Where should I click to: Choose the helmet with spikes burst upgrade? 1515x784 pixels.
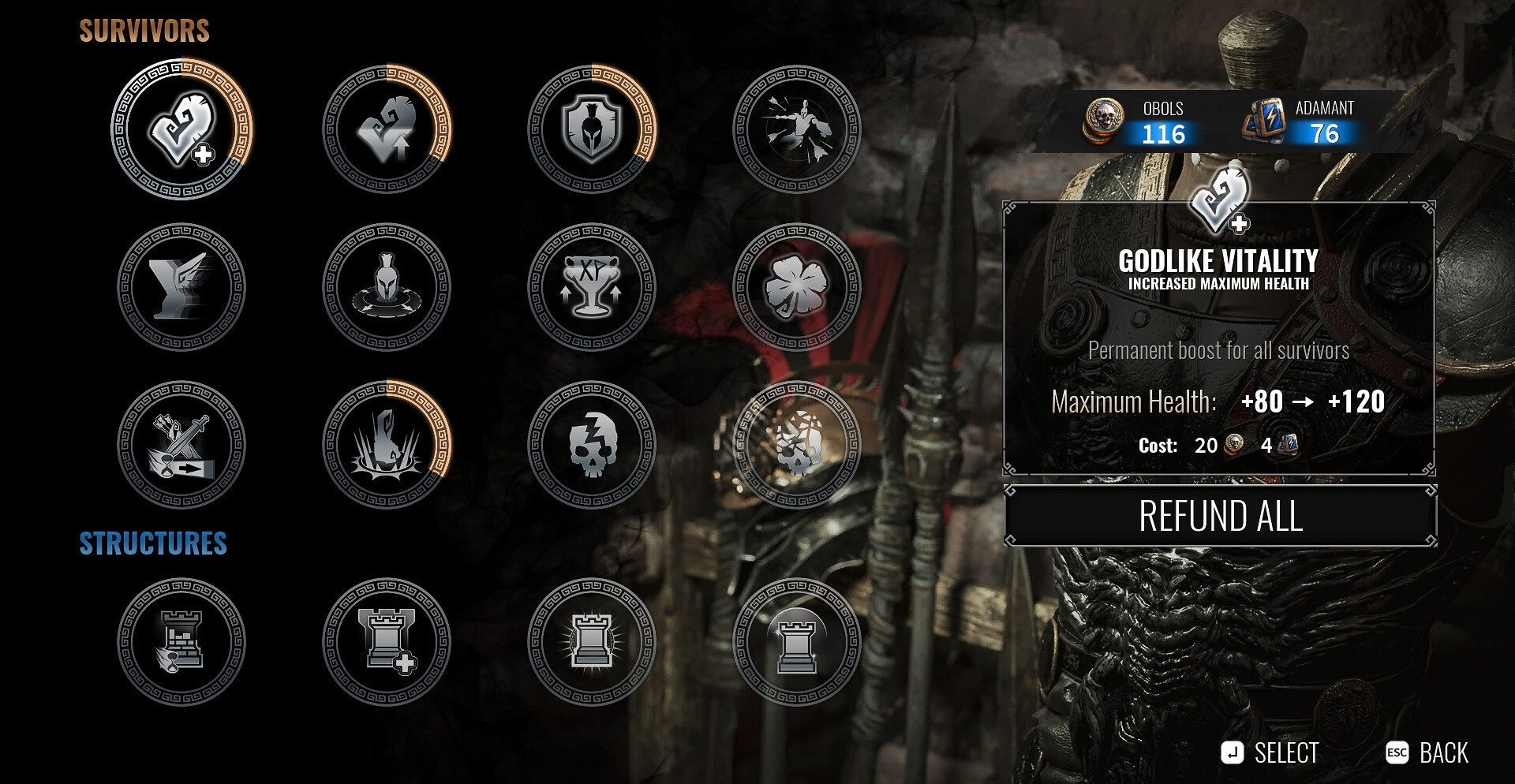pos(387,445)
